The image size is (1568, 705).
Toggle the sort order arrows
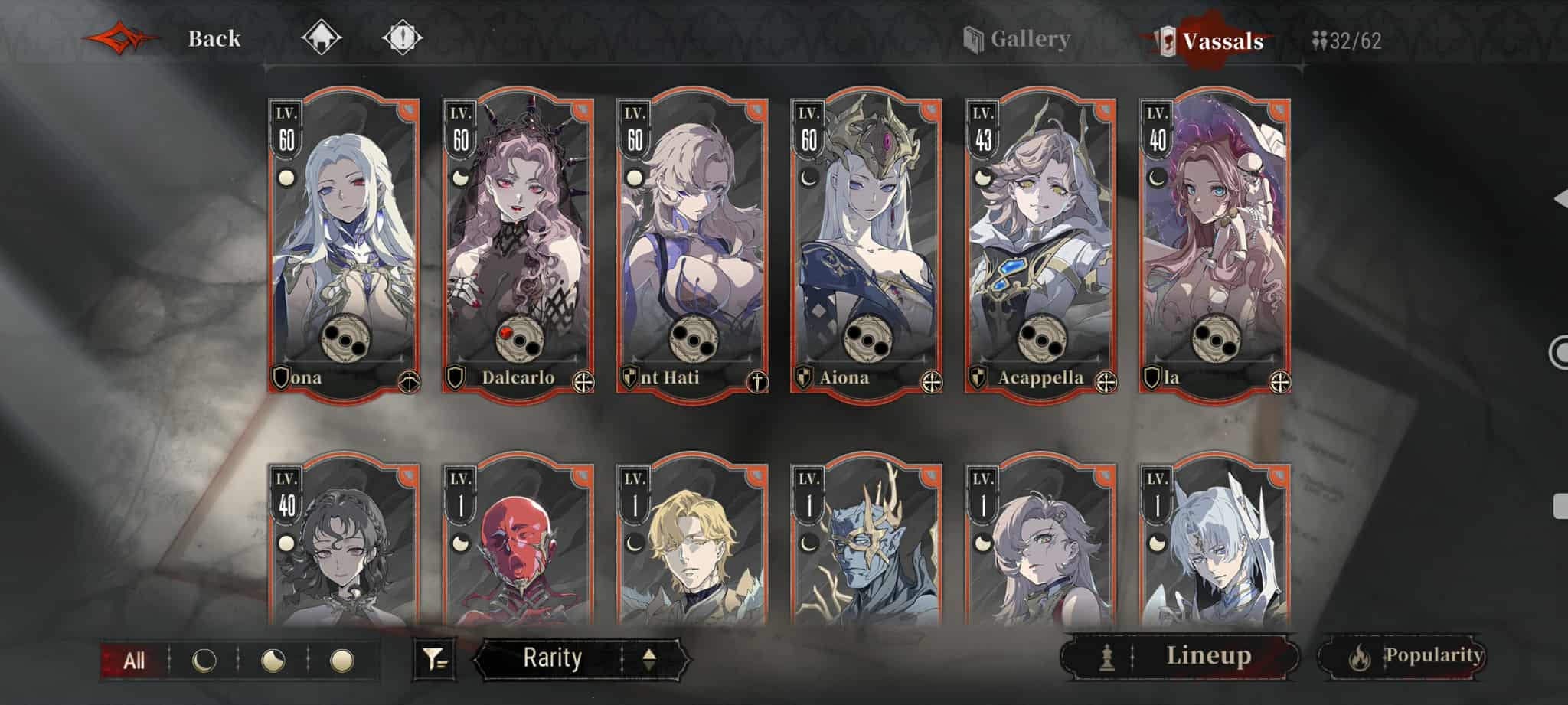tap(649, 659)
